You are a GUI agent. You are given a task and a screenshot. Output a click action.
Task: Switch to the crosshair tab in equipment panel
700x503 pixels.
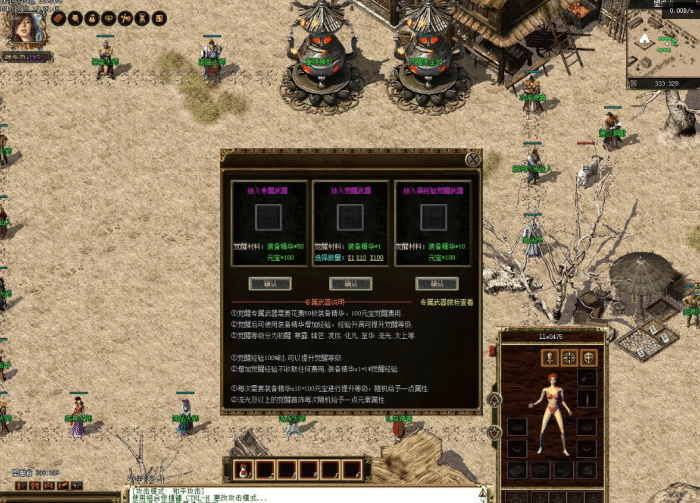coord(569,357)
